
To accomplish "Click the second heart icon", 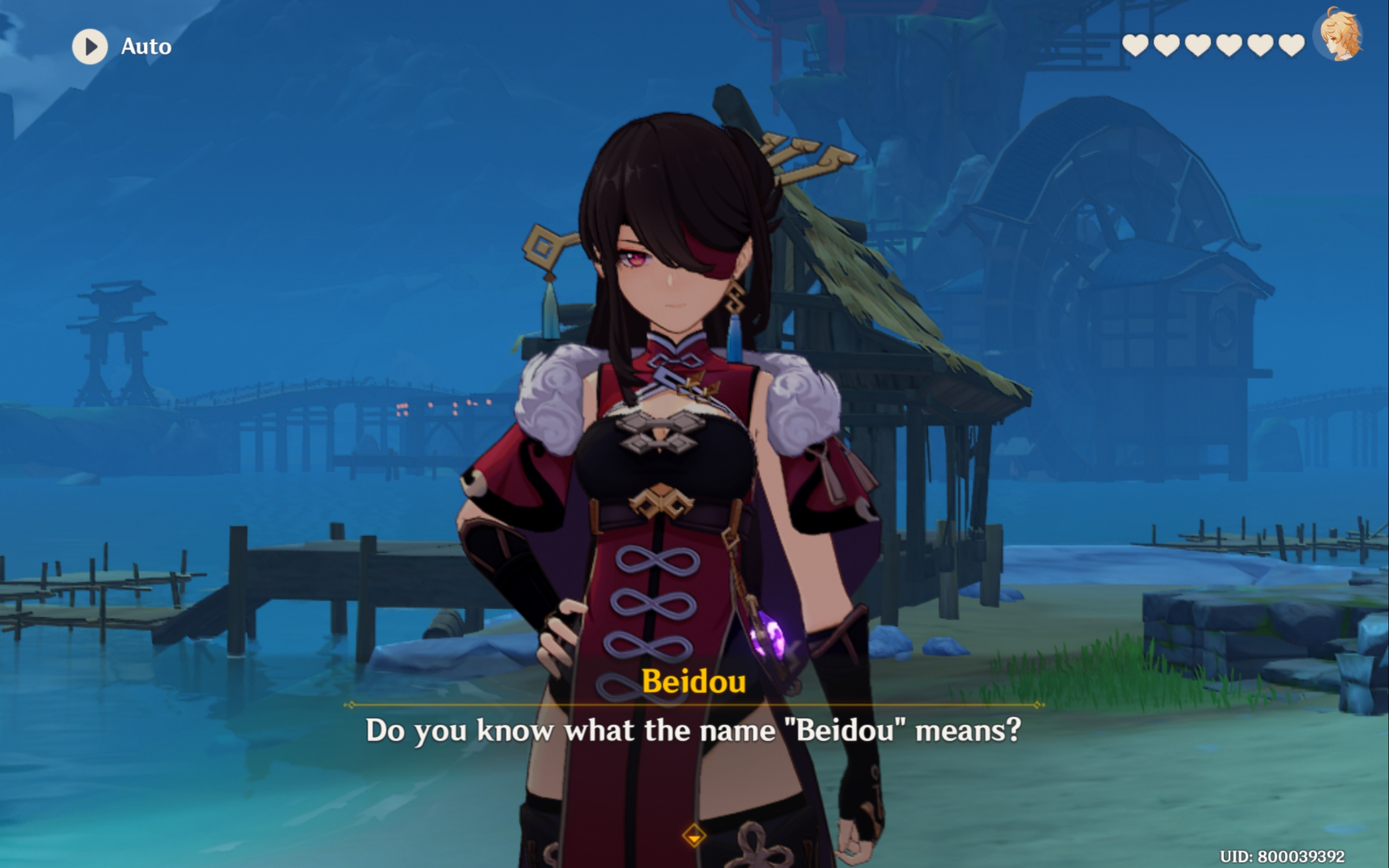I will click(1167, 46).
